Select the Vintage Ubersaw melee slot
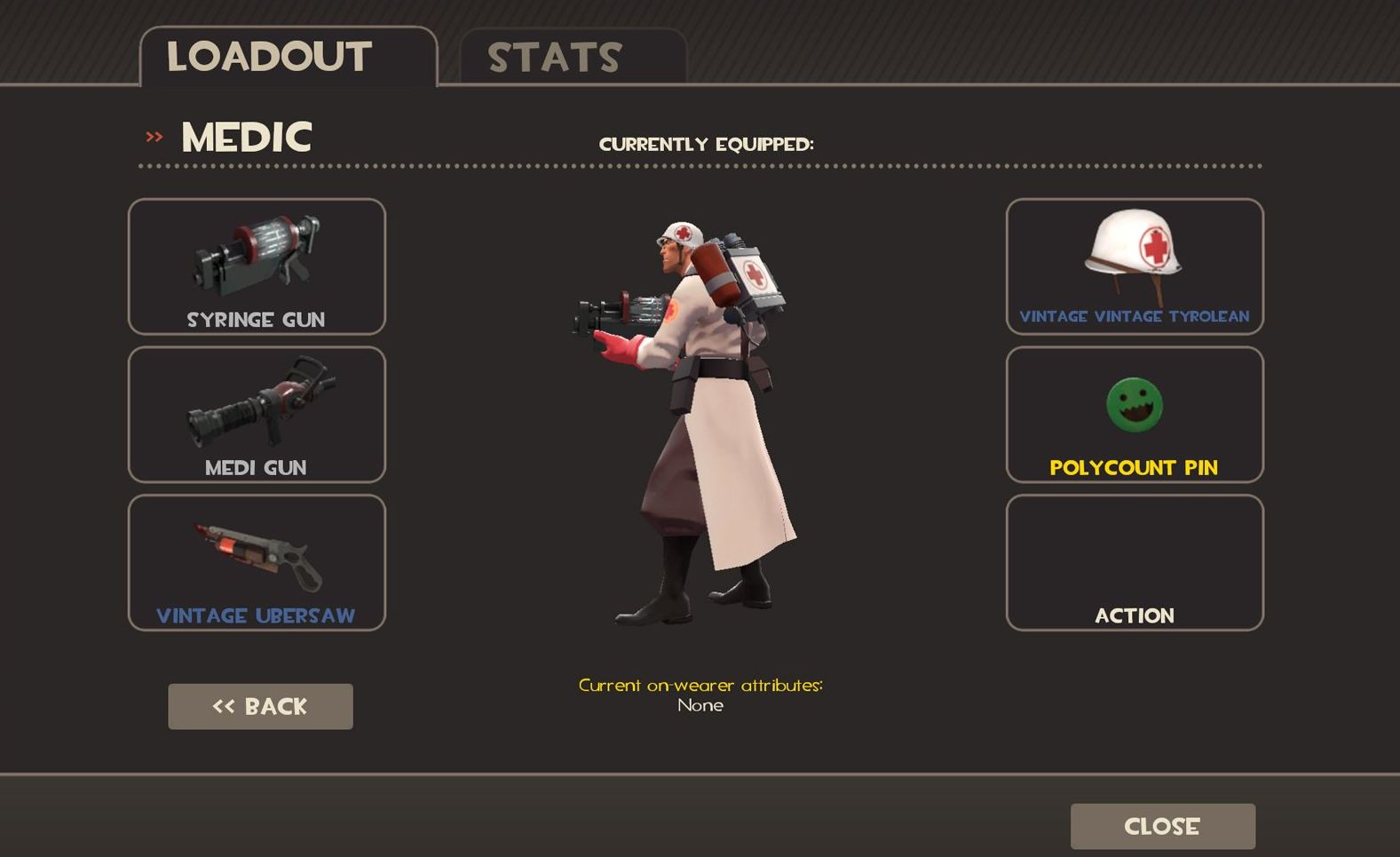The width and height of the screenshot is (1400, 857). coord(257,562)
